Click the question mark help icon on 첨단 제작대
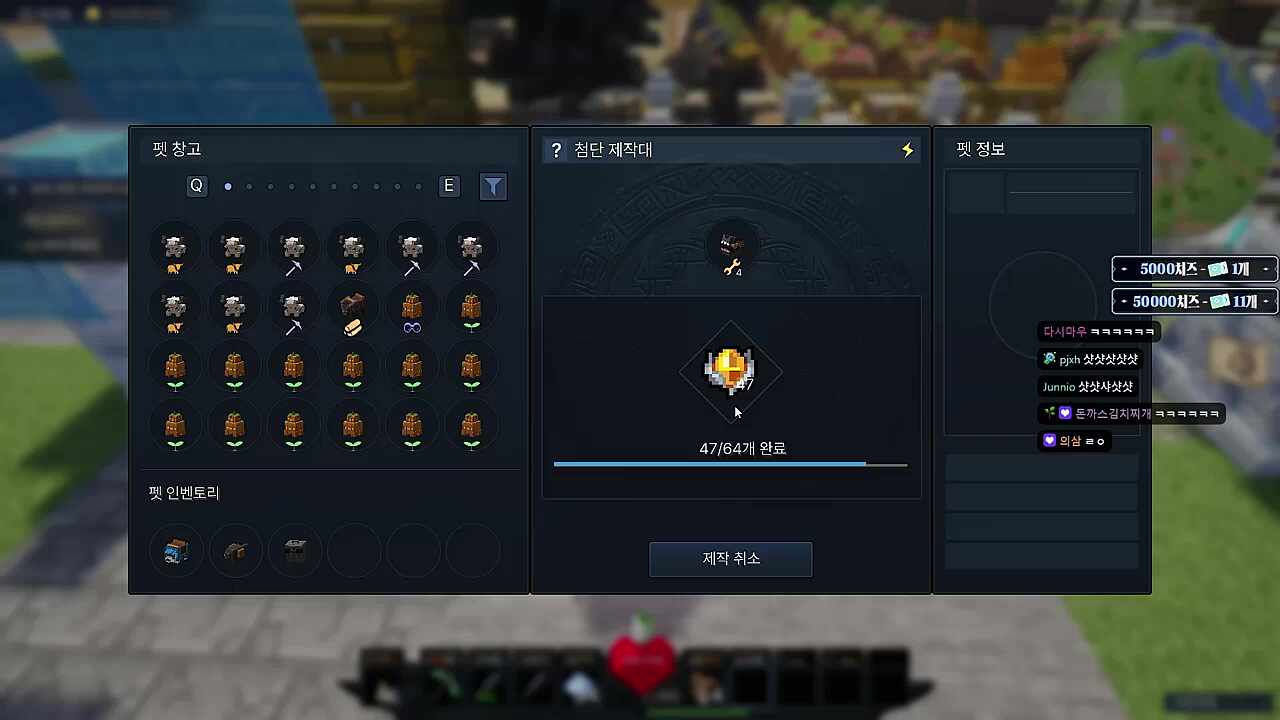1280x720 pixels. (x=557, y=149)
